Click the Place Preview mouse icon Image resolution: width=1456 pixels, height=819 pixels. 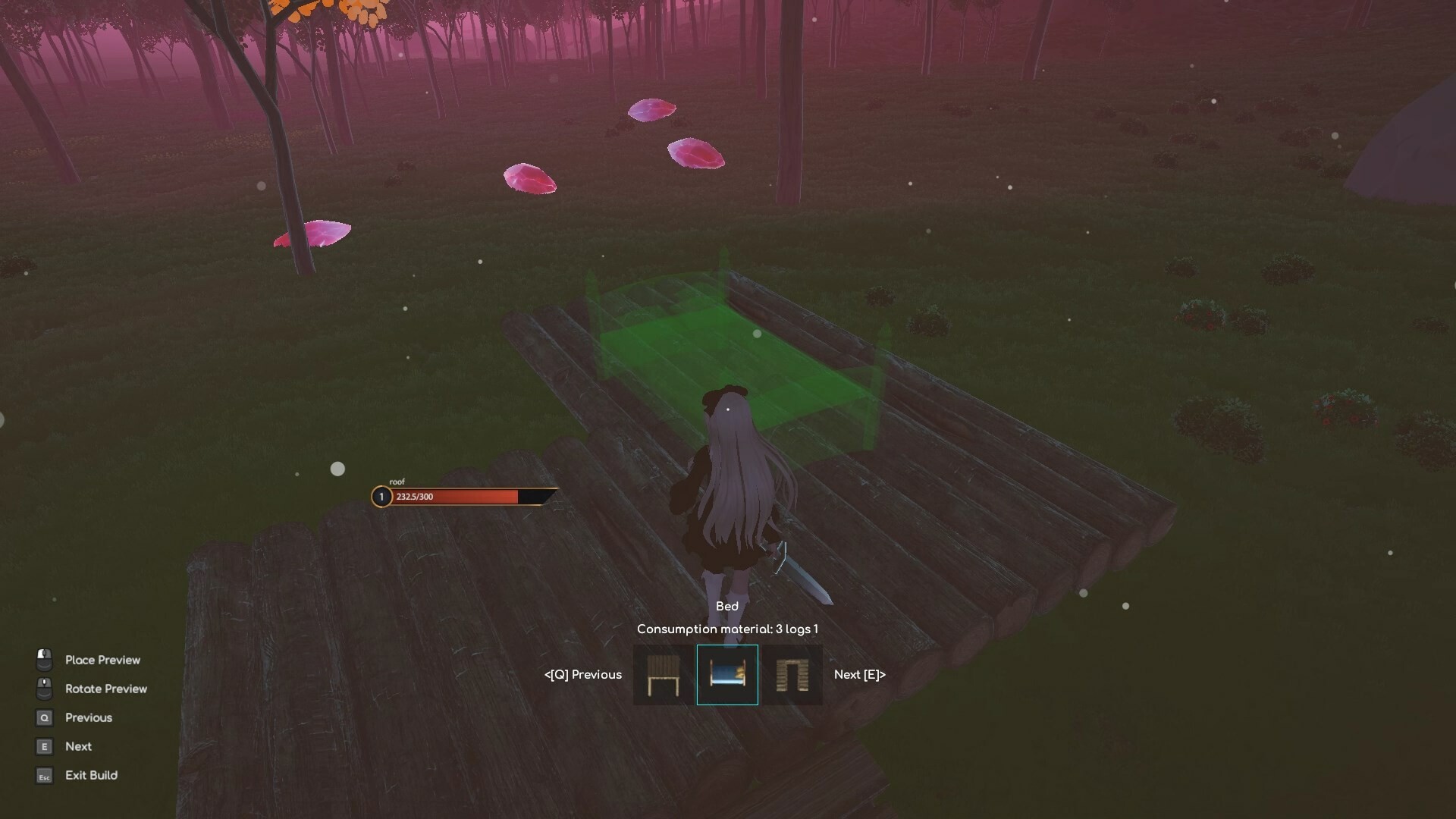click(43, 659)
